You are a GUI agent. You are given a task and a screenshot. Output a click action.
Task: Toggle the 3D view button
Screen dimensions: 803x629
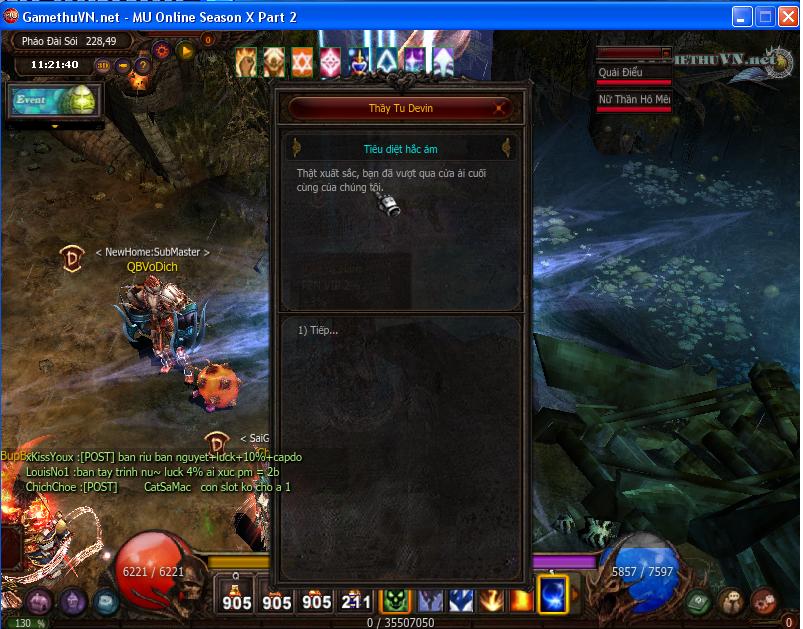click(103, 66)
